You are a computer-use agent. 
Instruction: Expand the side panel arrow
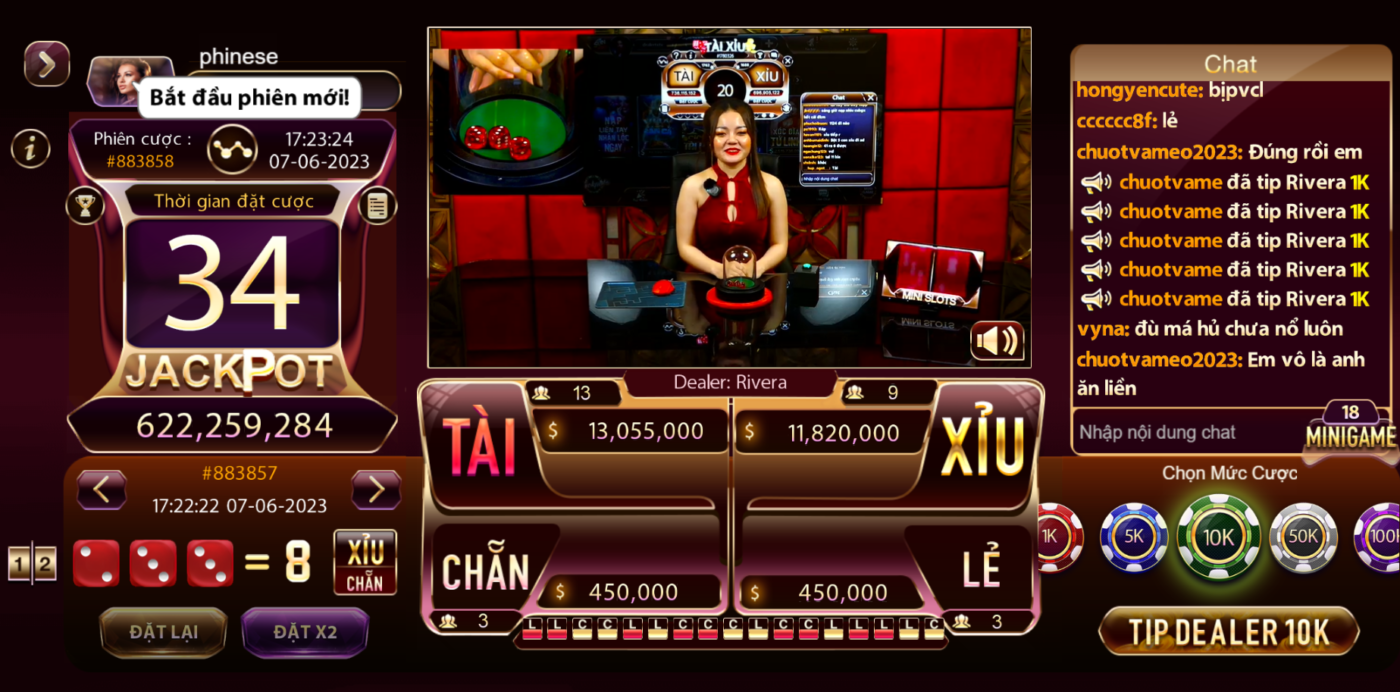(47, 64)
